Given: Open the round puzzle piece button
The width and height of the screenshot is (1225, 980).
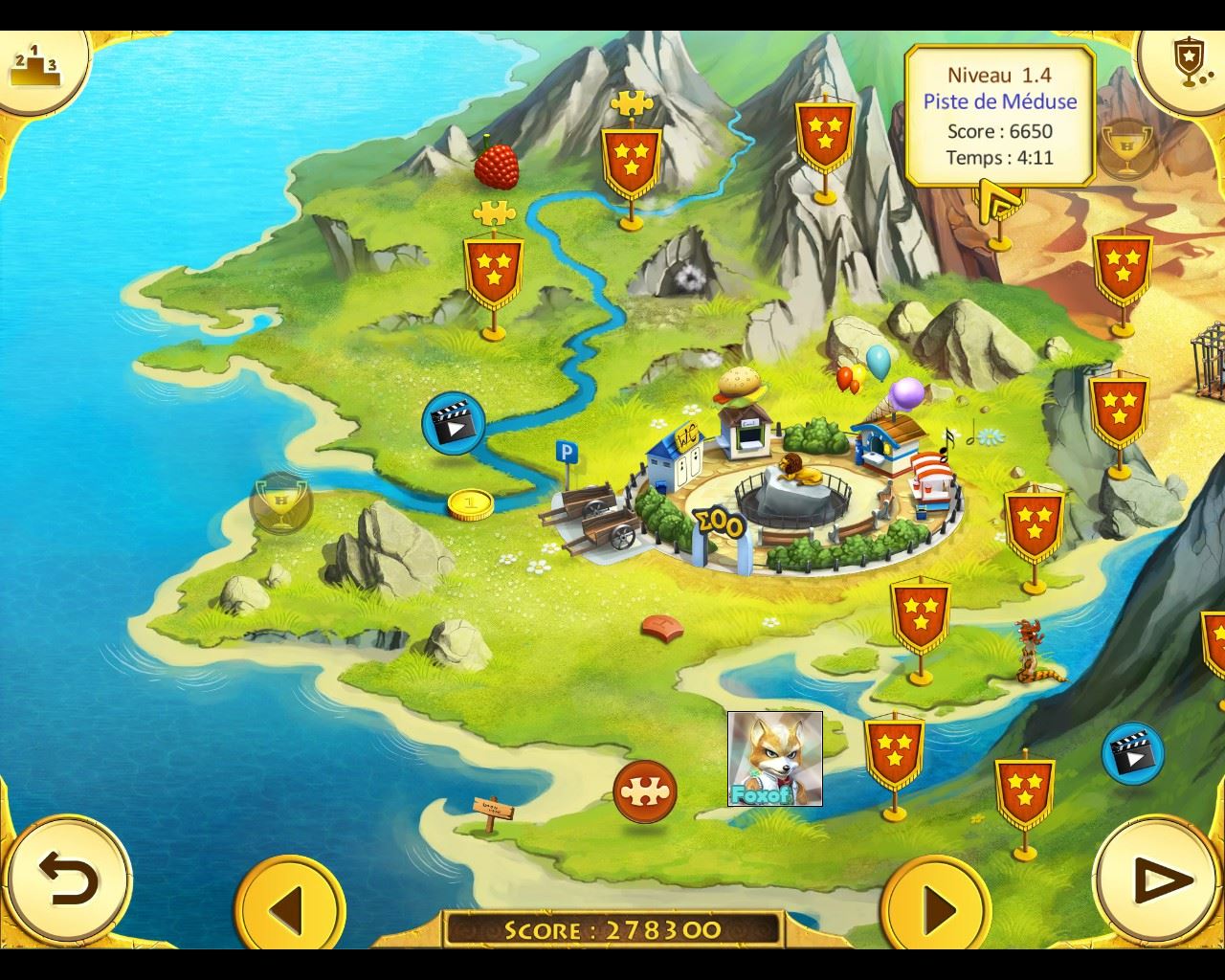Looking at the screenshot, I should click(x=645, y=791).
